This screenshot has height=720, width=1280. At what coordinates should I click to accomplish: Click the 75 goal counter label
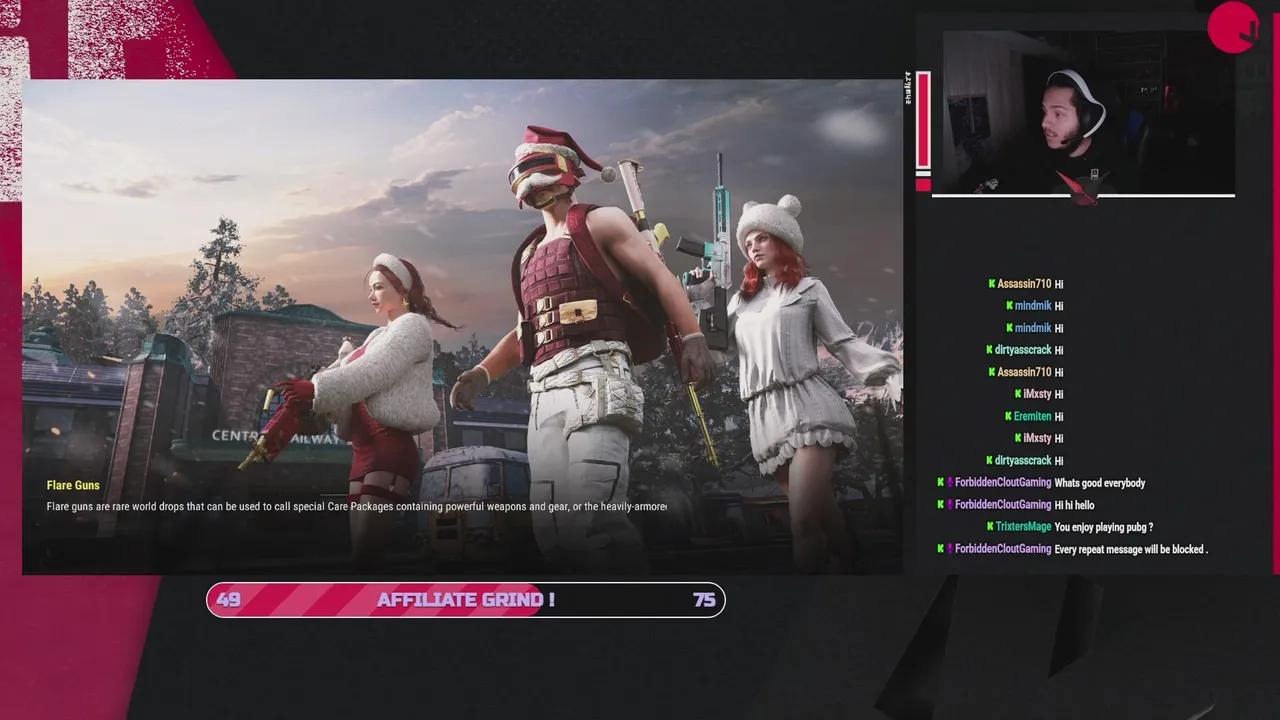[x=703, y=600]
